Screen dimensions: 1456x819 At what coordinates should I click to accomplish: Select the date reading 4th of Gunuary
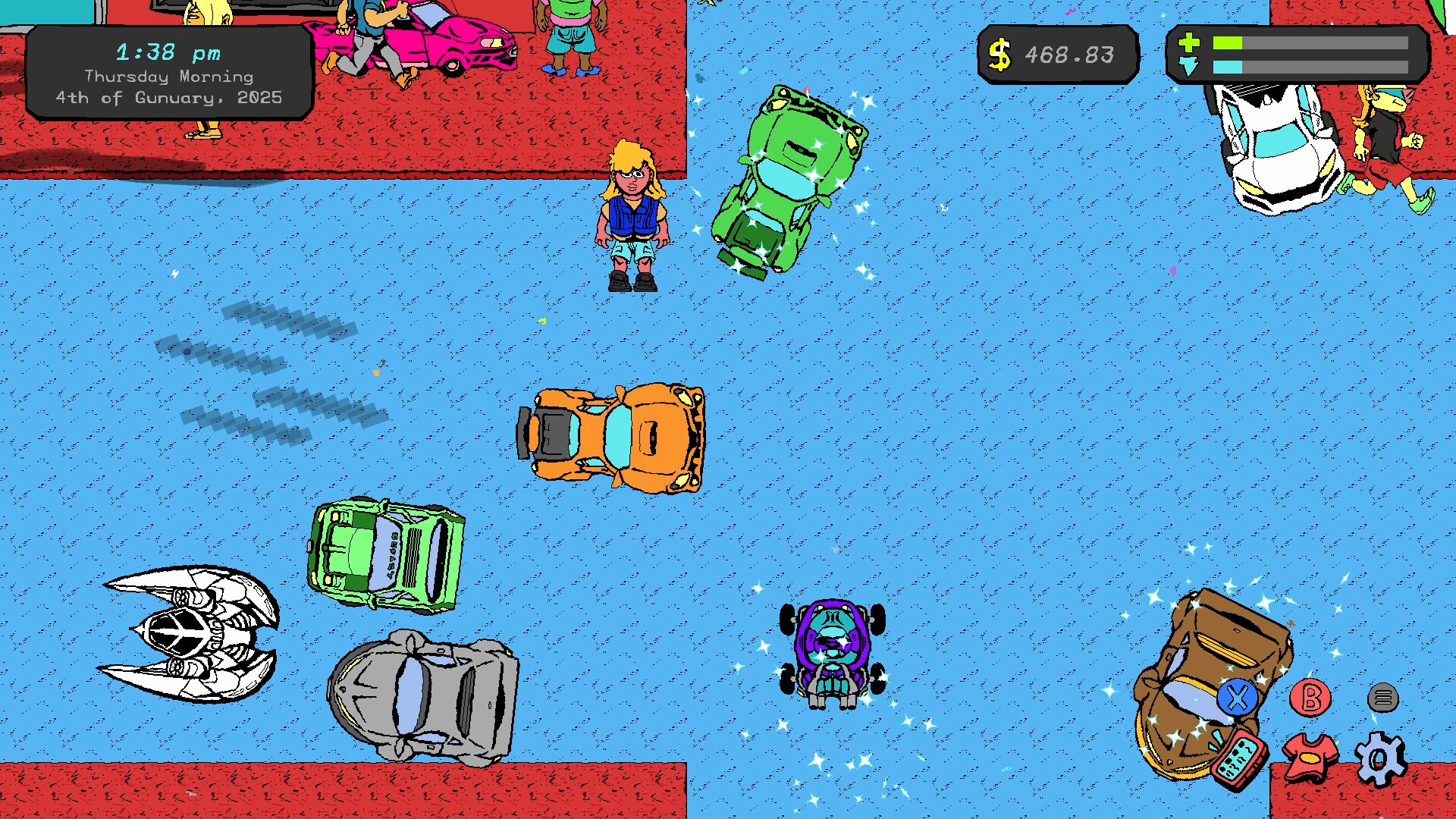tap(168, 97)
